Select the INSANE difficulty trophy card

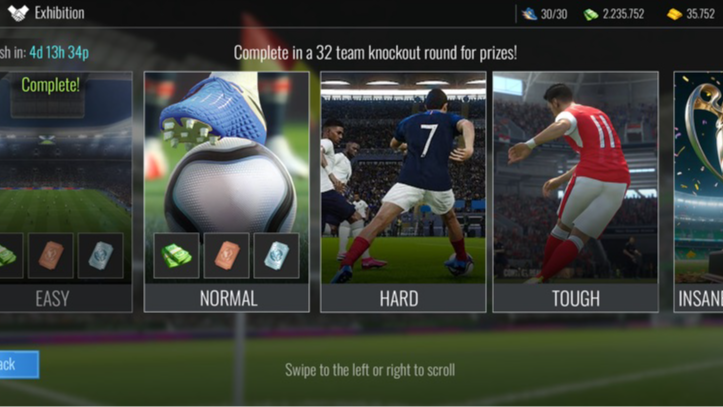tap(699, 191)
